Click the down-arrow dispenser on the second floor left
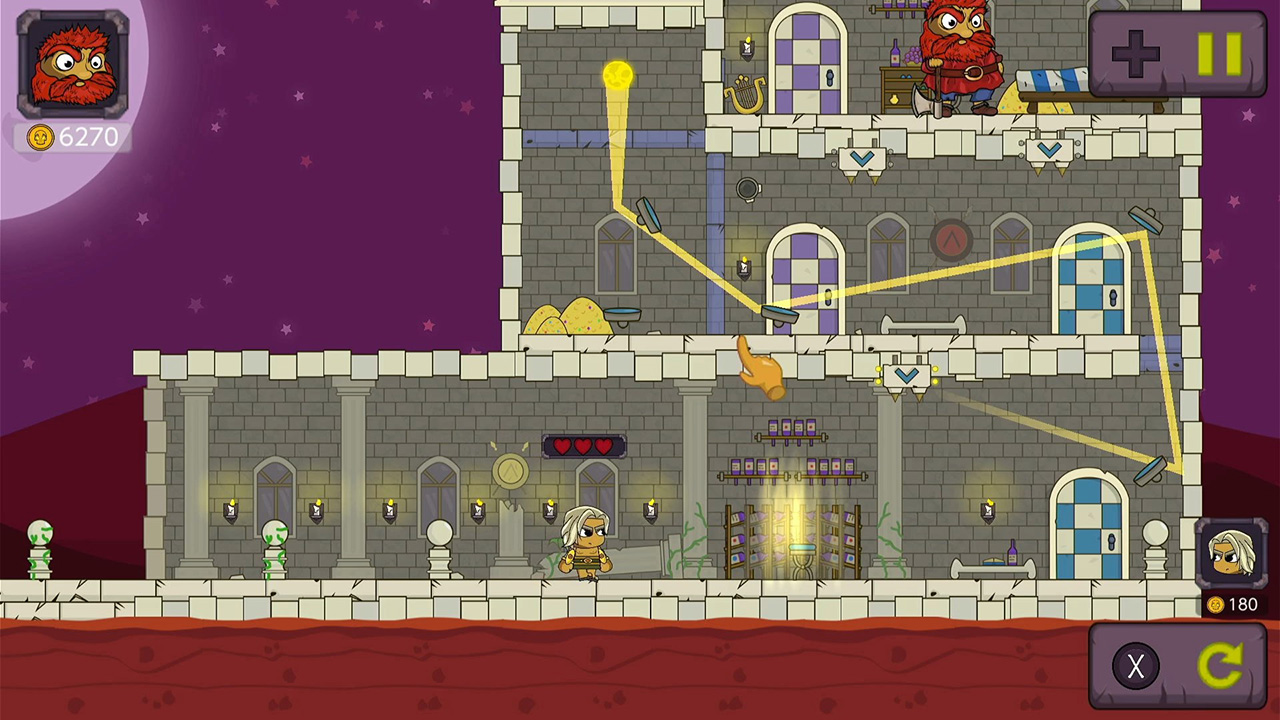The image size is (1280, 720). click(862, 157)
